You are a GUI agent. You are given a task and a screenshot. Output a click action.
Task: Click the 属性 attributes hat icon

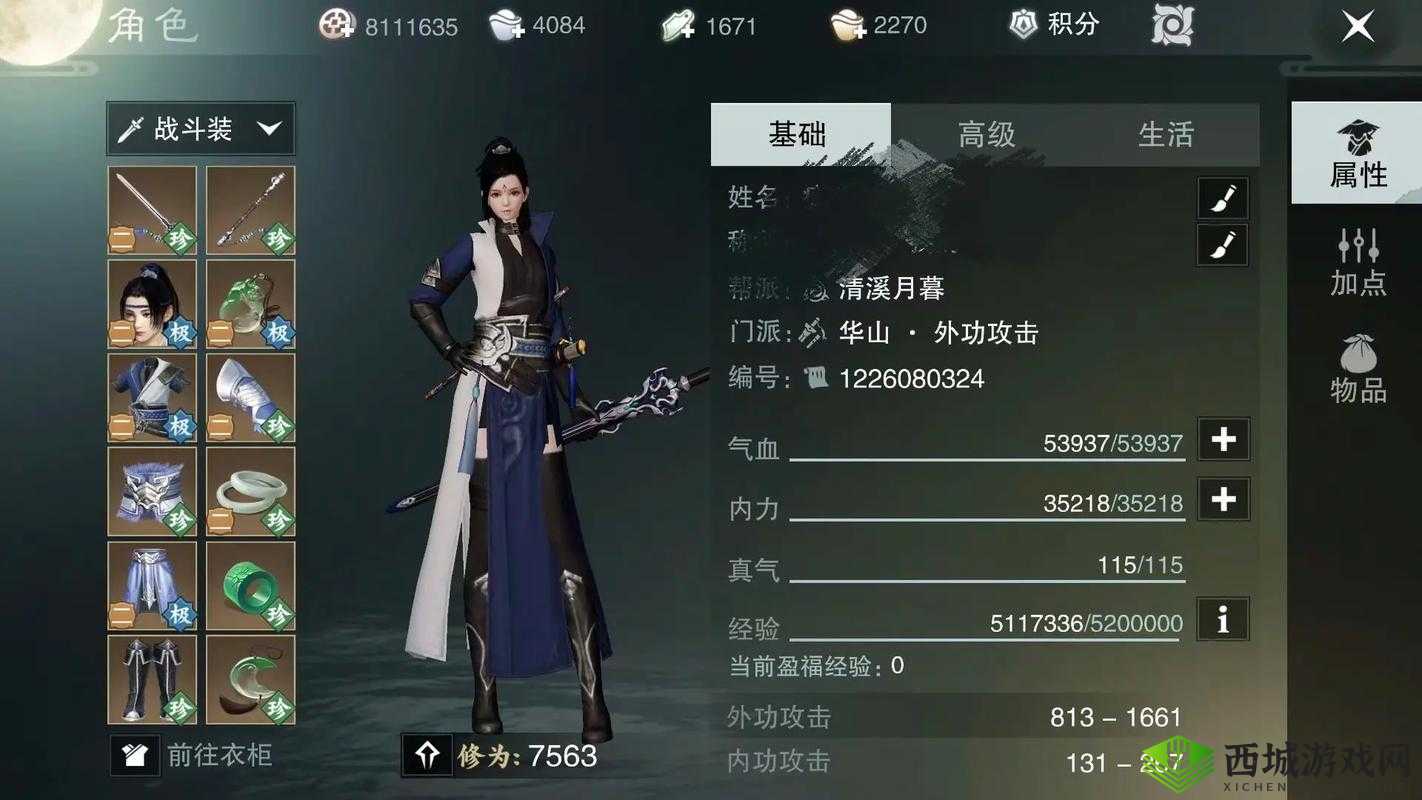1357,155
